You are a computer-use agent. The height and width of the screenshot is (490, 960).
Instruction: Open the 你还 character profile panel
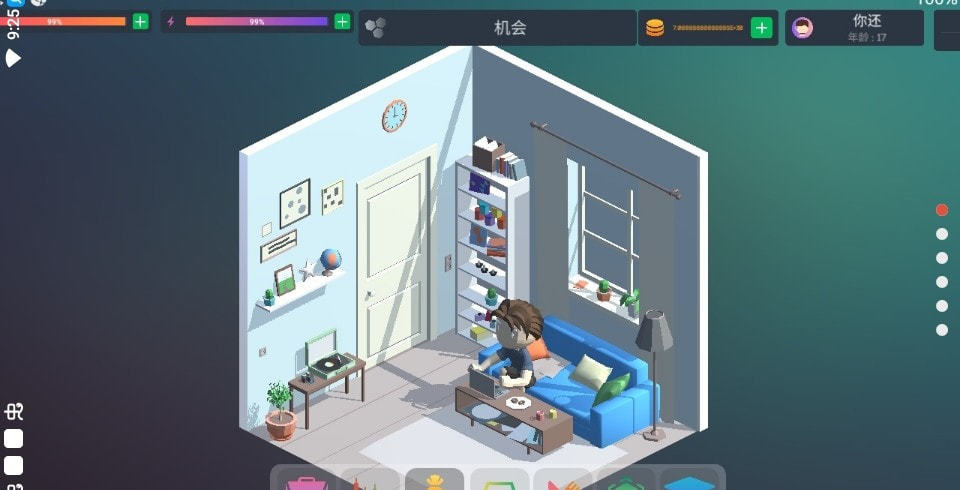(856, 28)
